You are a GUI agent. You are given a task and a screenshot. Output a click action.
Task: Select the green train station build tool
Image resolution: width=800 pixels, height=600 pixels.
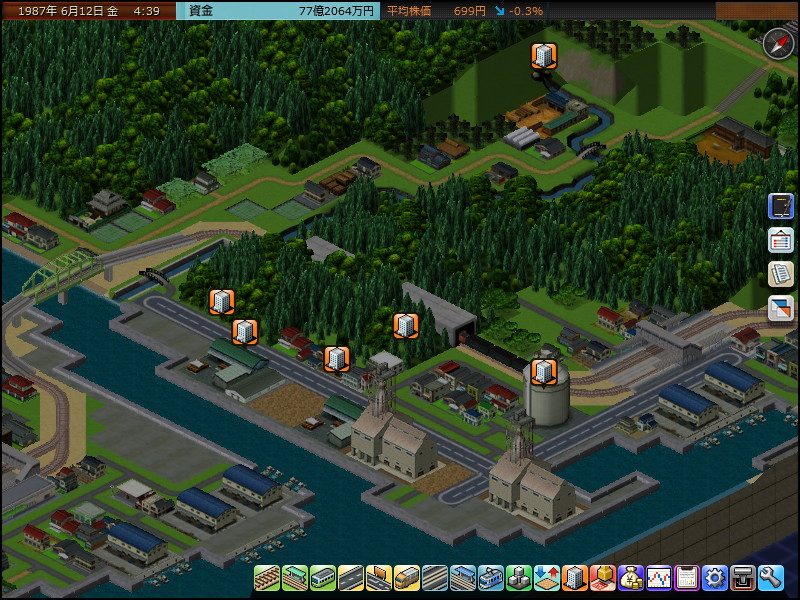tap(295, 578)
